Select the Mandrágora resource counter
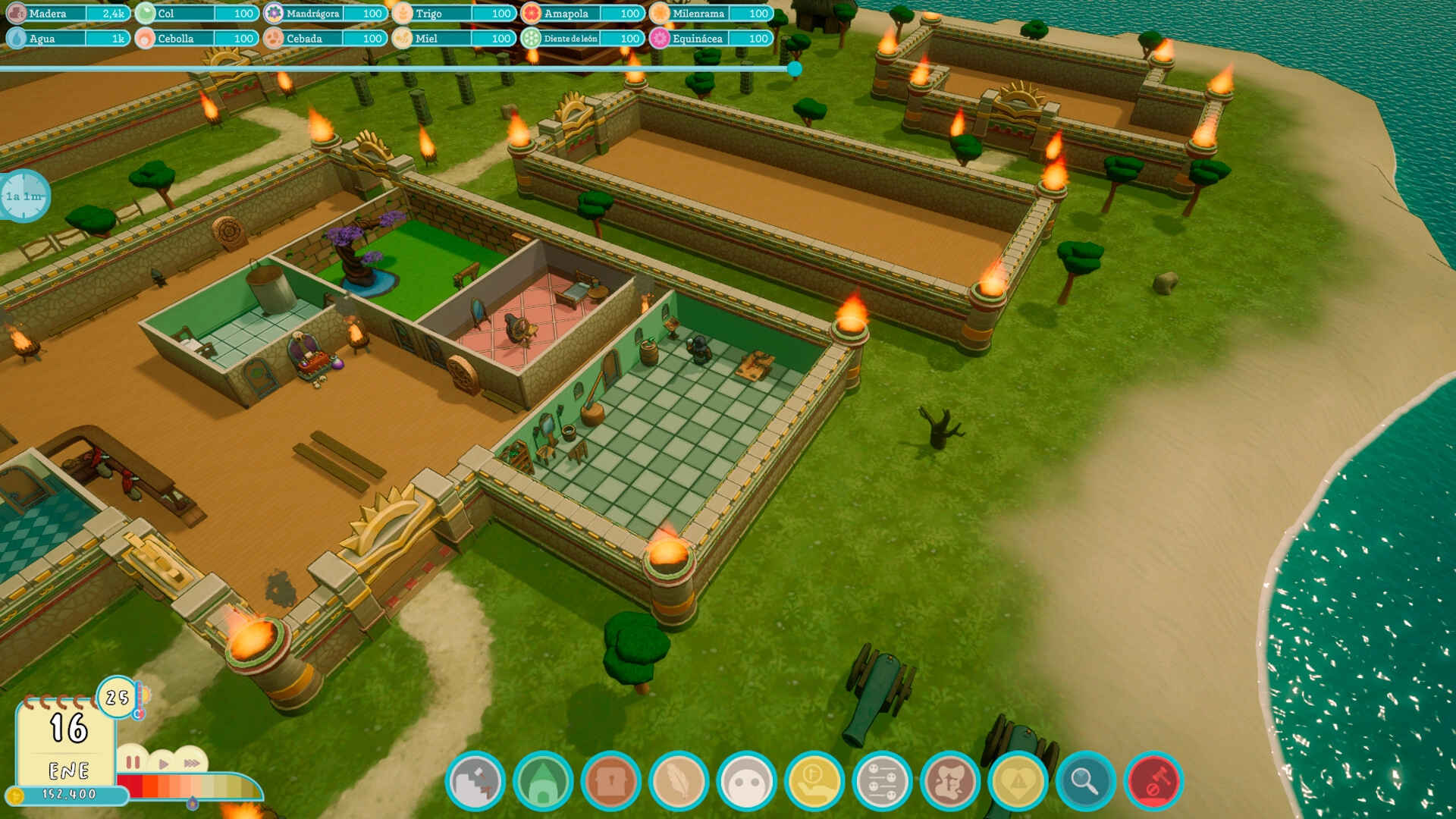Image resolution: width=1456 pixels, height=819 pixels. tap(325, 14)
